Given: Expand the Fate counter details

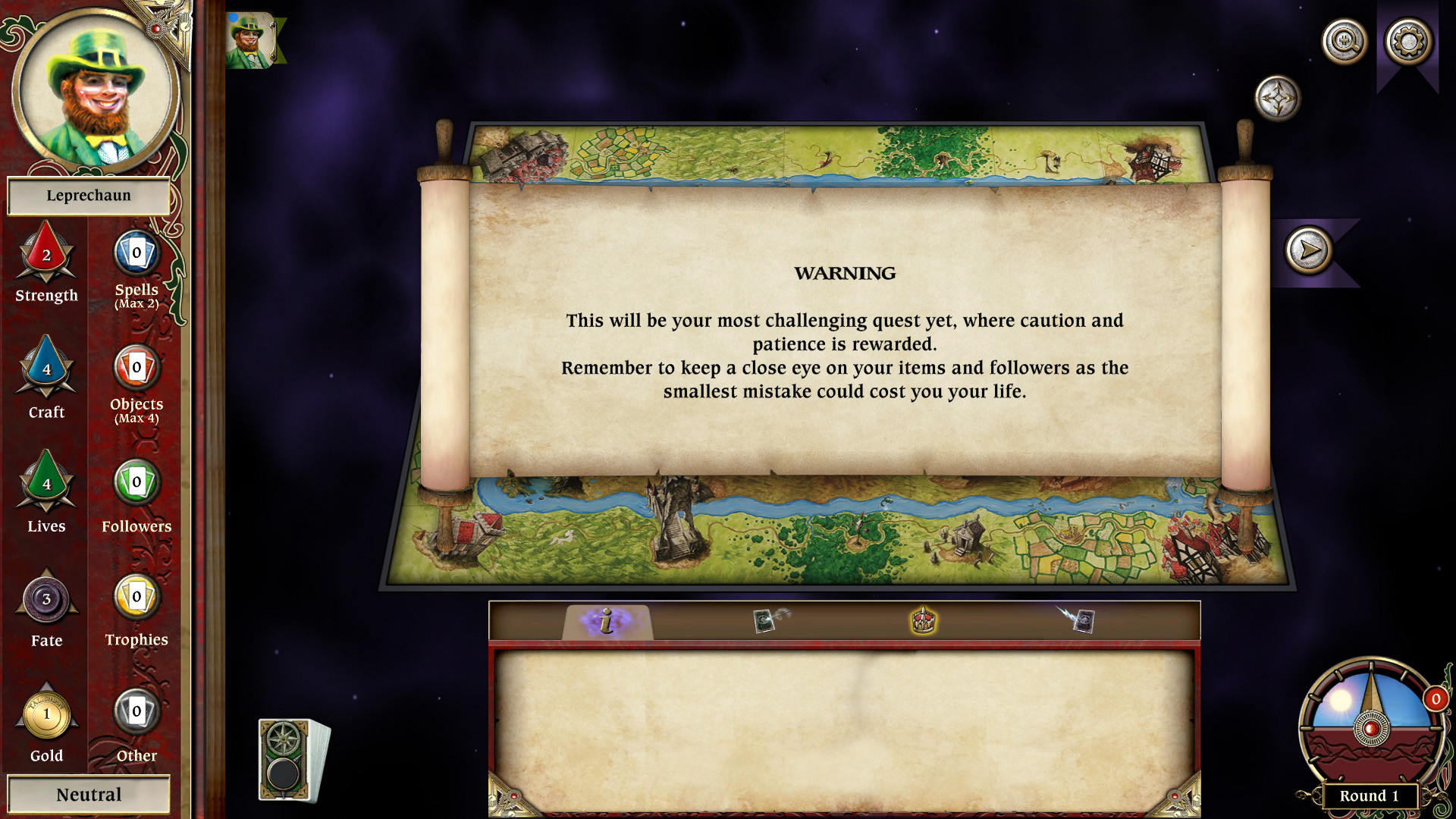Looking at the screenshot, I should (45, 600).
